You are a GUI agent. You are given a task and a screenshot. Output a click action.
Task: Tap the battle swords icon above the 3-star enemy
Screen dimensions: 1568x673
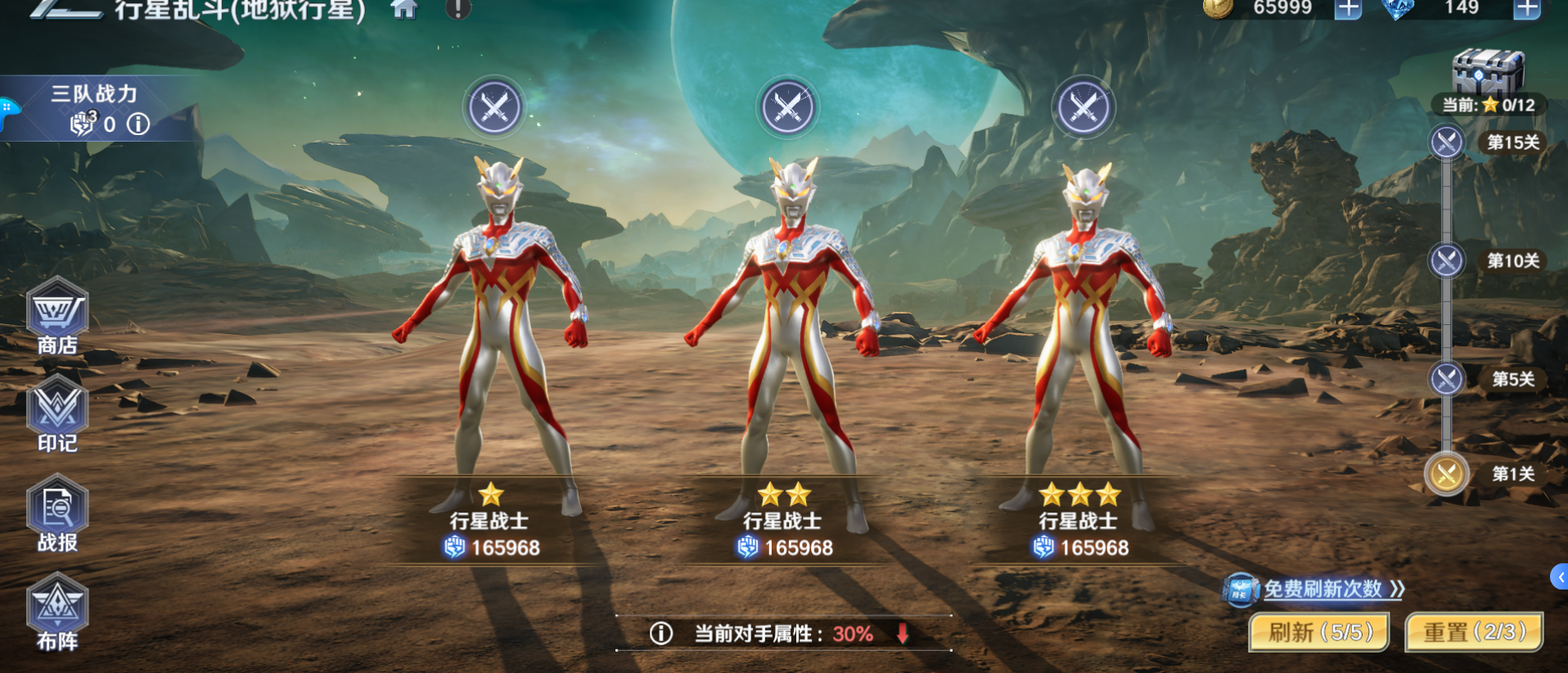1083,107
